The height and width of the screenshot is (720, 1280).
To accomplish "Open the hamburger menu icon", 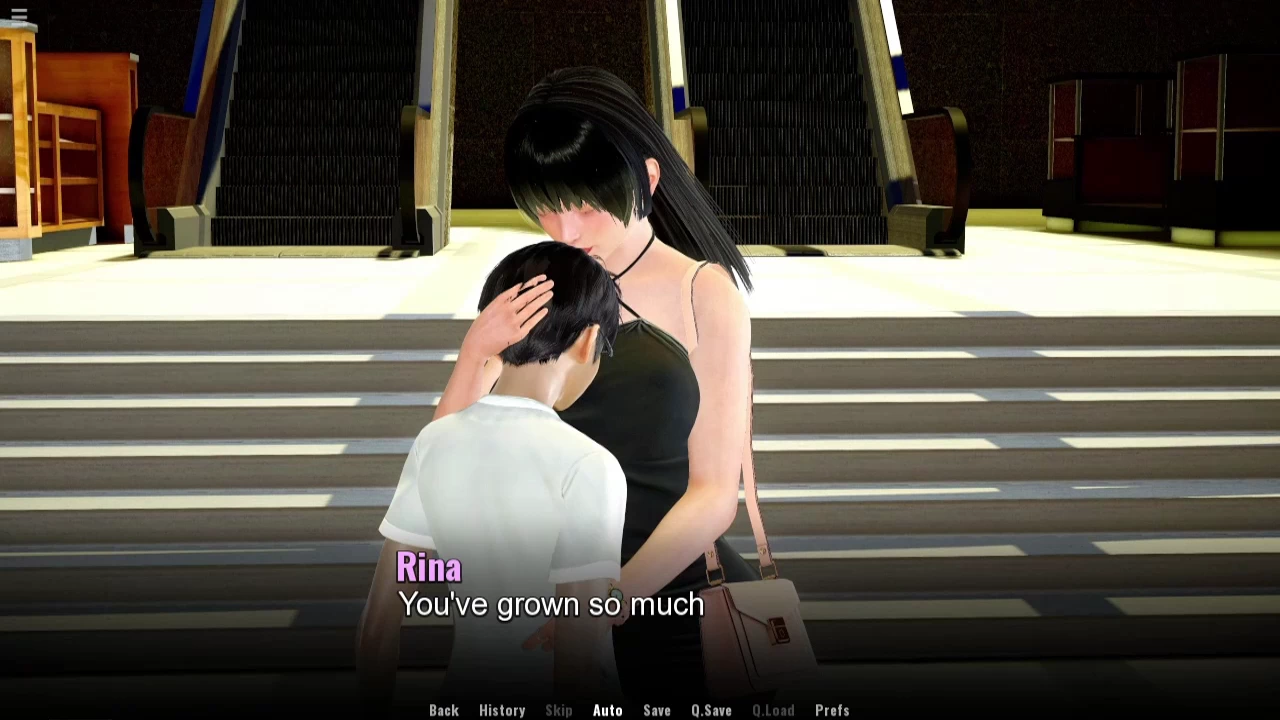I will click(x=19, y=14).
